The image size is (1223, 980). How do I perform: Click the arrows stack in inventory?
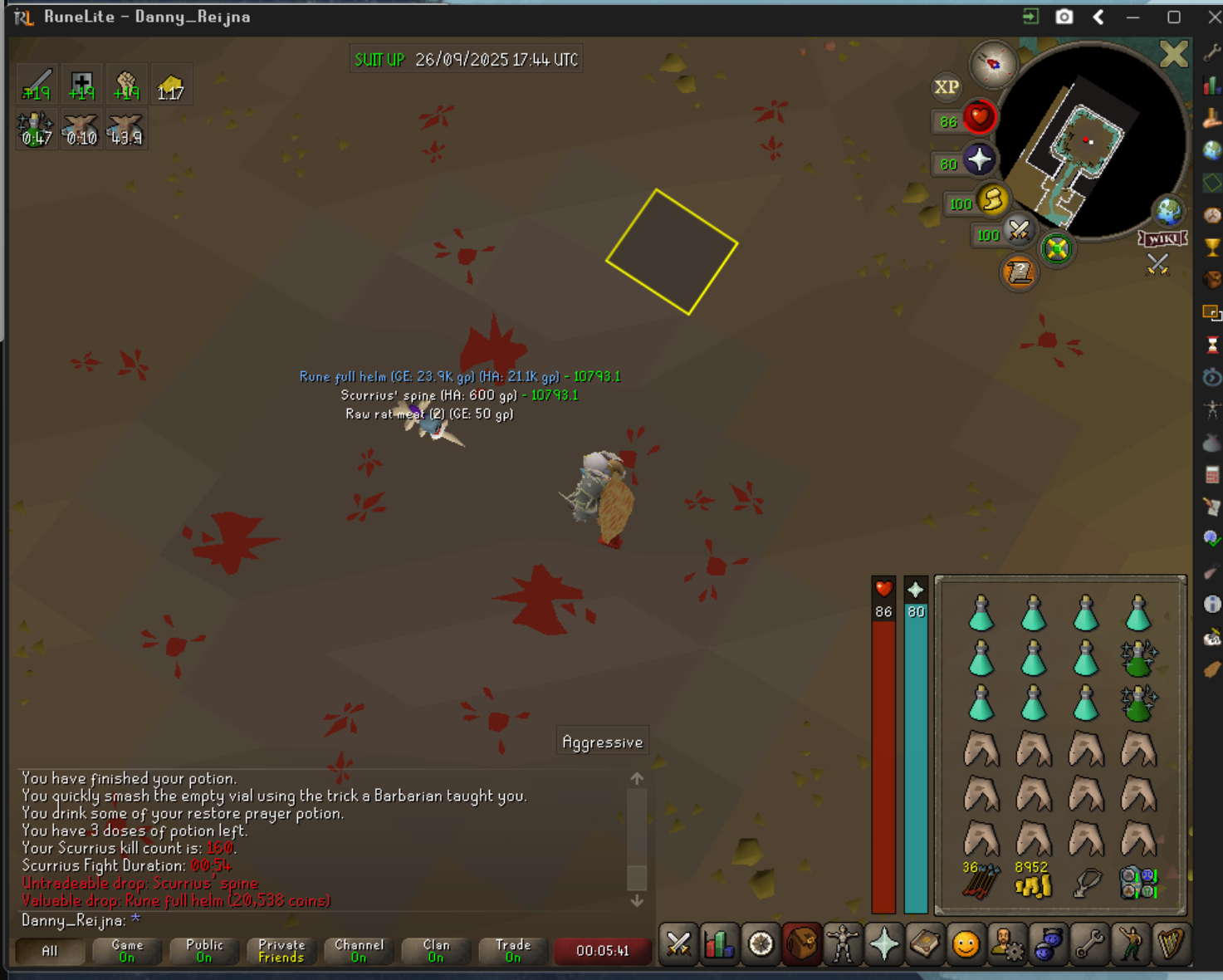click(981, 882)
